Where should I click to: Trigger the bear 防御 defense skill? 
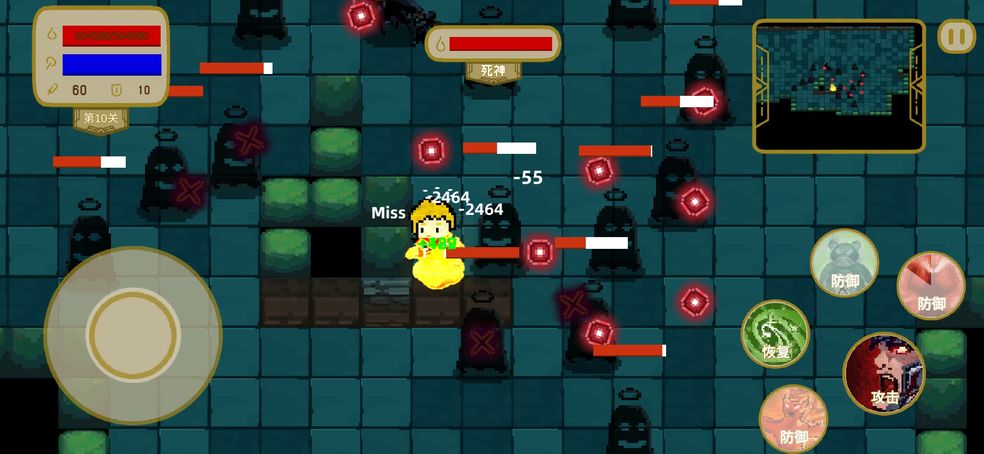(x=844, y=263)
